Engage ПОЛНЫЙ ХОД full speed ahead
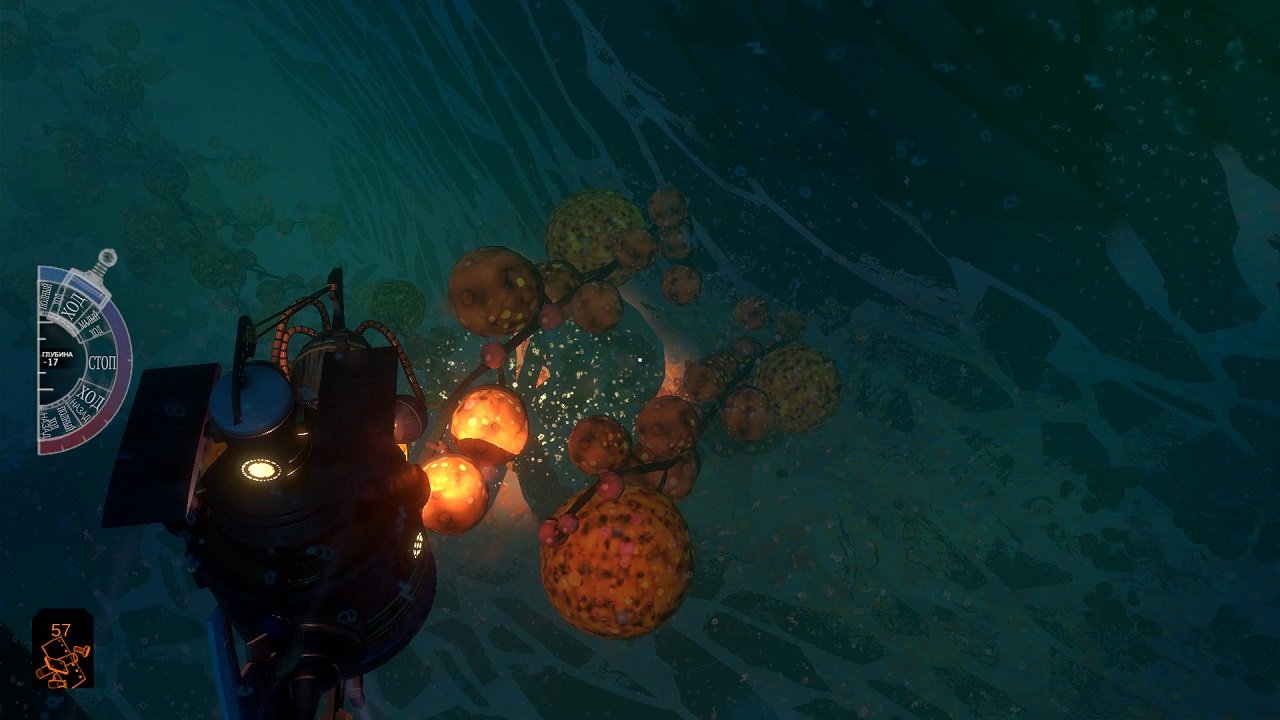This screenshot has width=1280, height=720. click(50, 298)
